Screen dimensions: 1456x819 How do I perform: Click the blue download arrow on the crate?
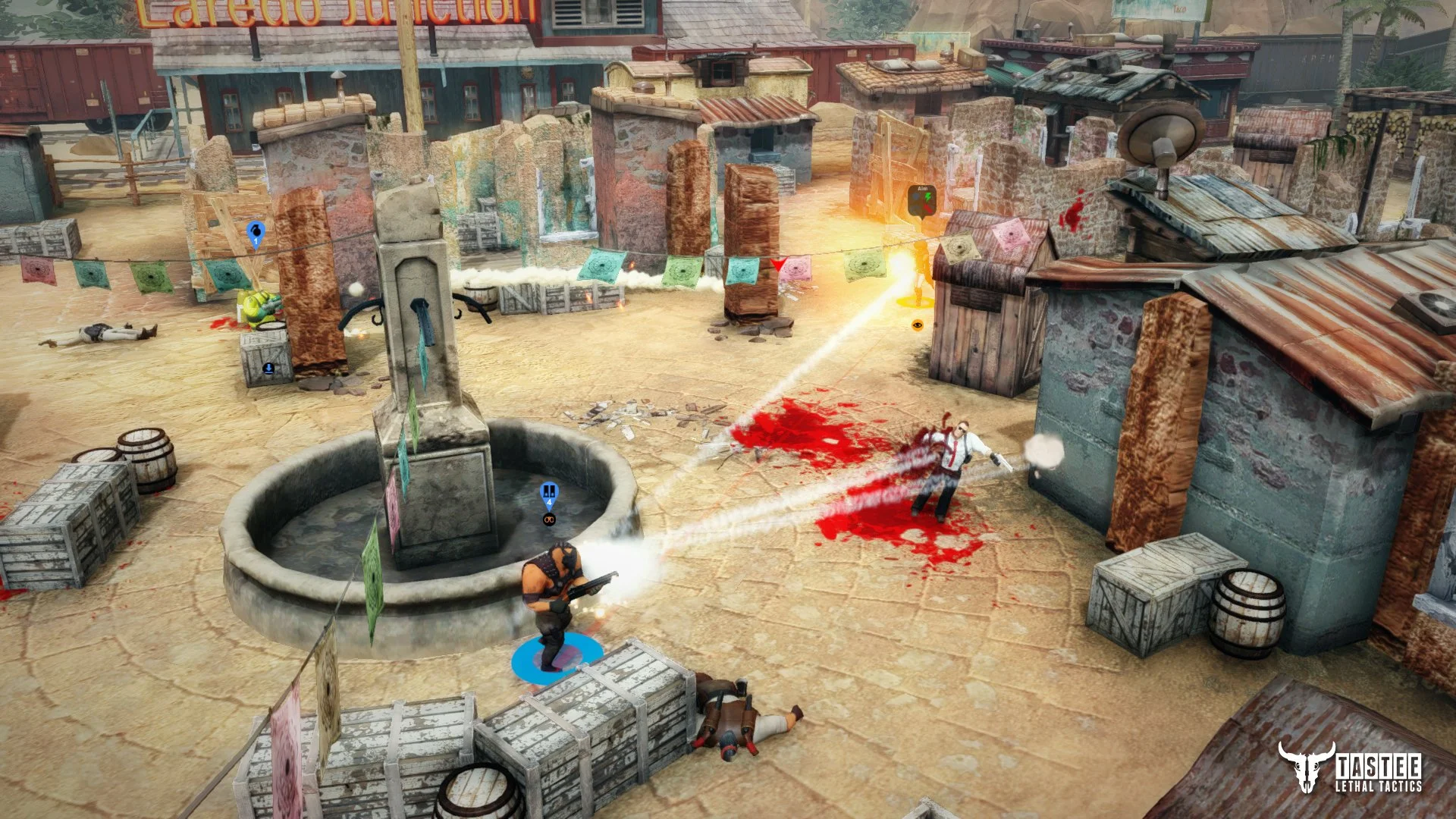pyautogui.click(x=267, y=369)
